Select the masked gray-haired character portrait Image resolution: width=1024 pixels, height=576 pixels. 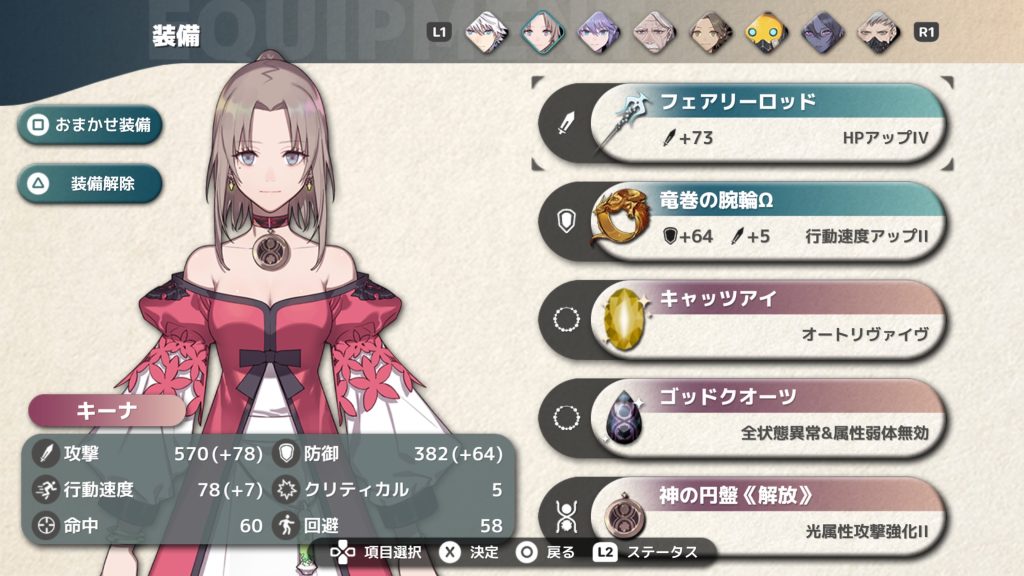(876, 31)
